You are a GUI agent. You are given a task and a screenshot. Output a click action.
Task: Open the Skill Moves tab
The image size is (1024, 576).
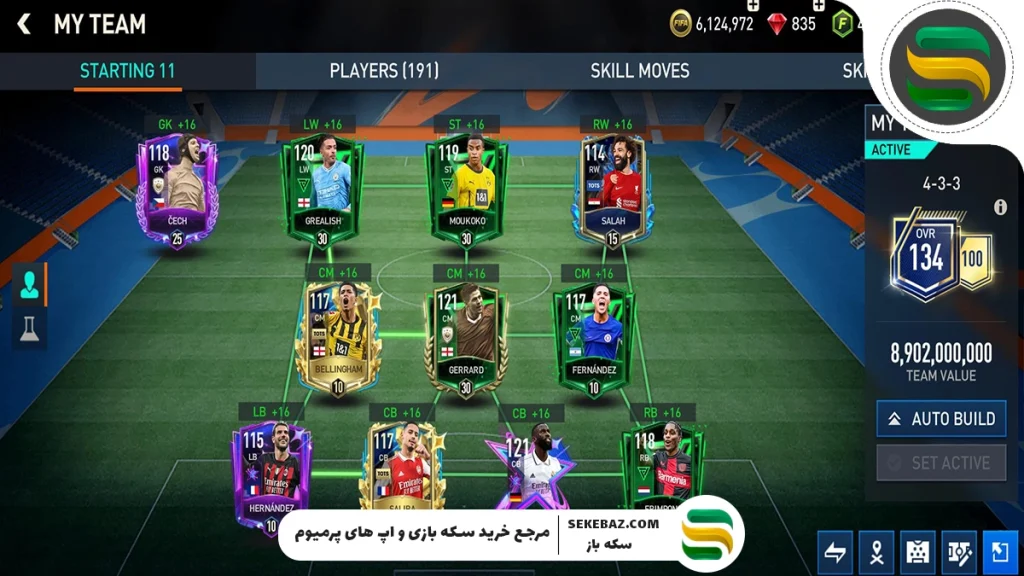tap(639, 71)
